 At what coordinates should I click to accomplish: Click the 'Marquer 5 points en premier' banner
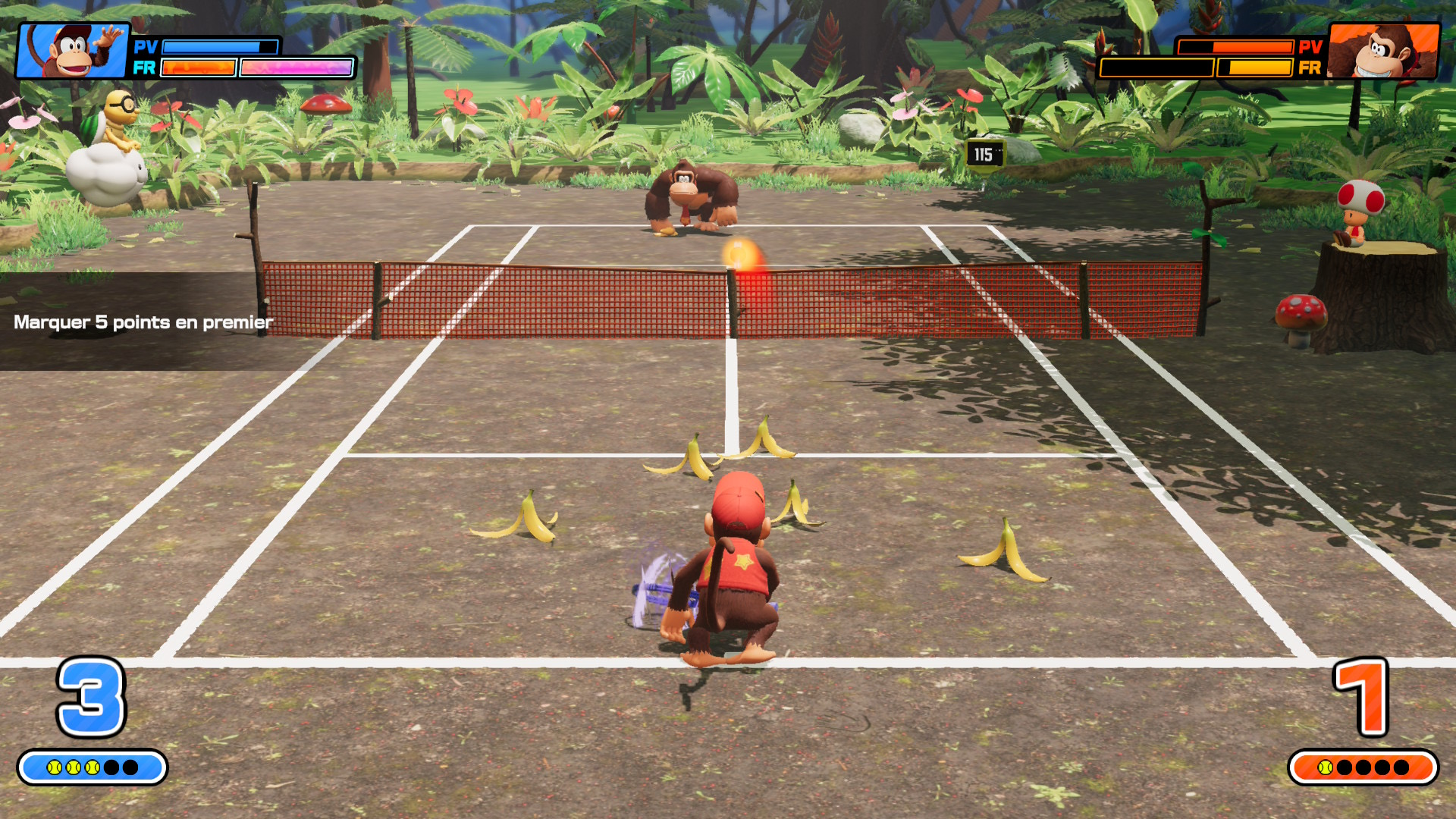tap(143, 322)
